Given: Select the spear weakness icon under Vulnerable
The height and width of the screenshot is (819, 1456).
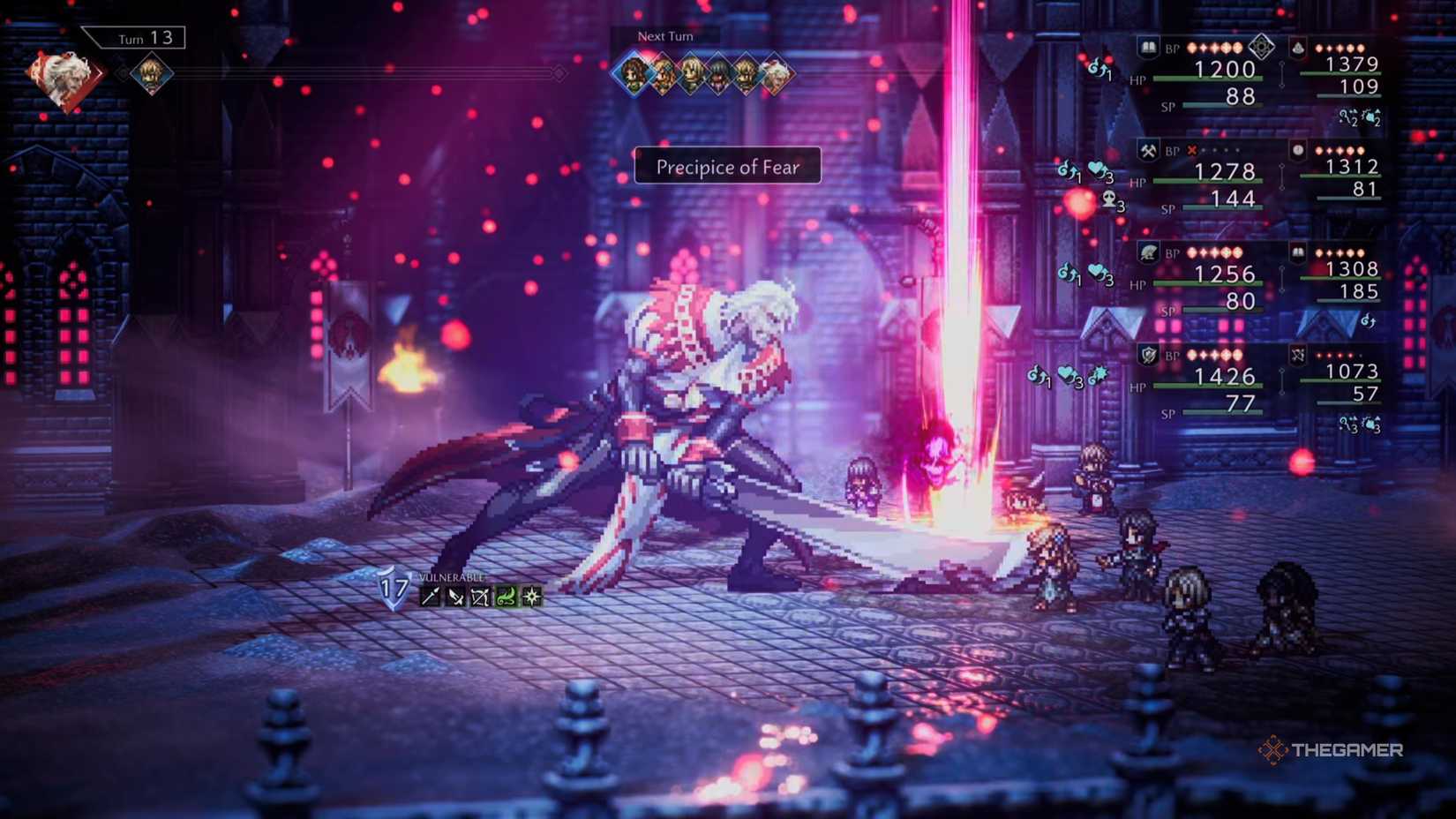Looking at the screenshot, I should 430,596.
